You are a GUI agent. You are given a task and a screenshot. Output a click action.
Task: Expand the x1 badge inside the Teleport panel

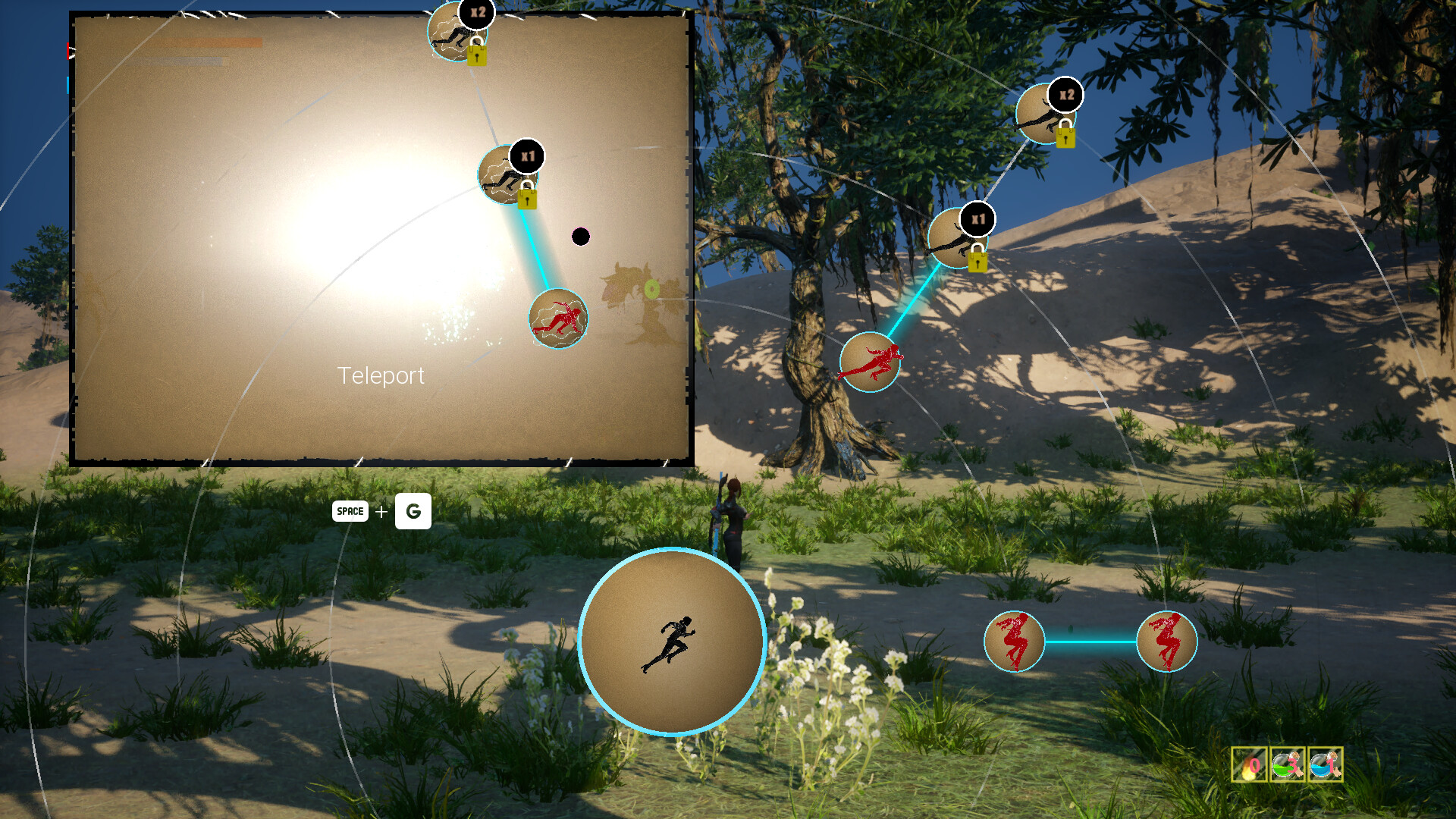[x=529, y=155]
